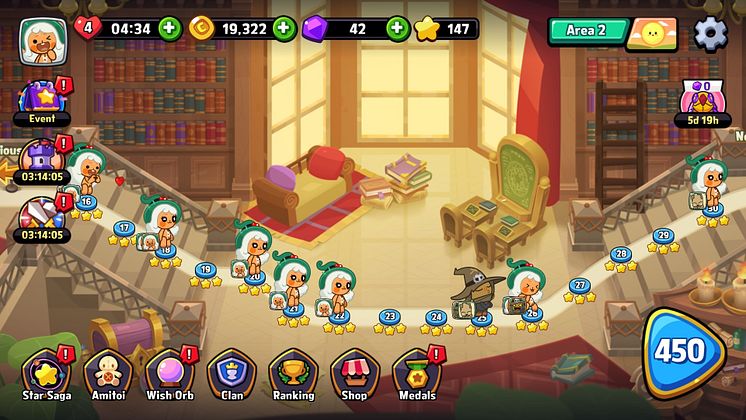Open the Wish Orb menu

[x=169, y=374]
